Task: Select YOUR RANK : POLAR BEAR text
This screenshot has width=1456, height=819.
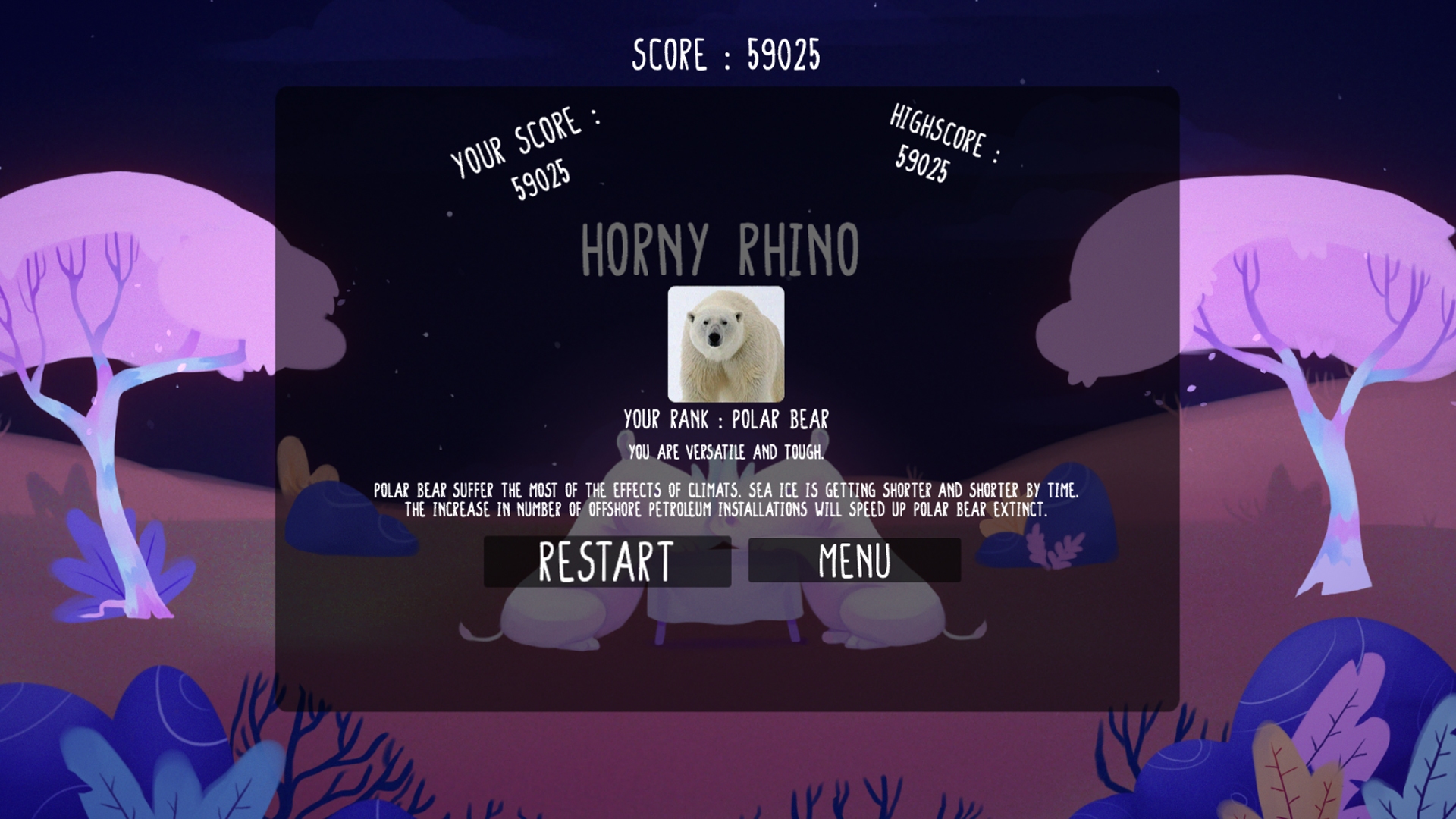Action: (726, 417)
